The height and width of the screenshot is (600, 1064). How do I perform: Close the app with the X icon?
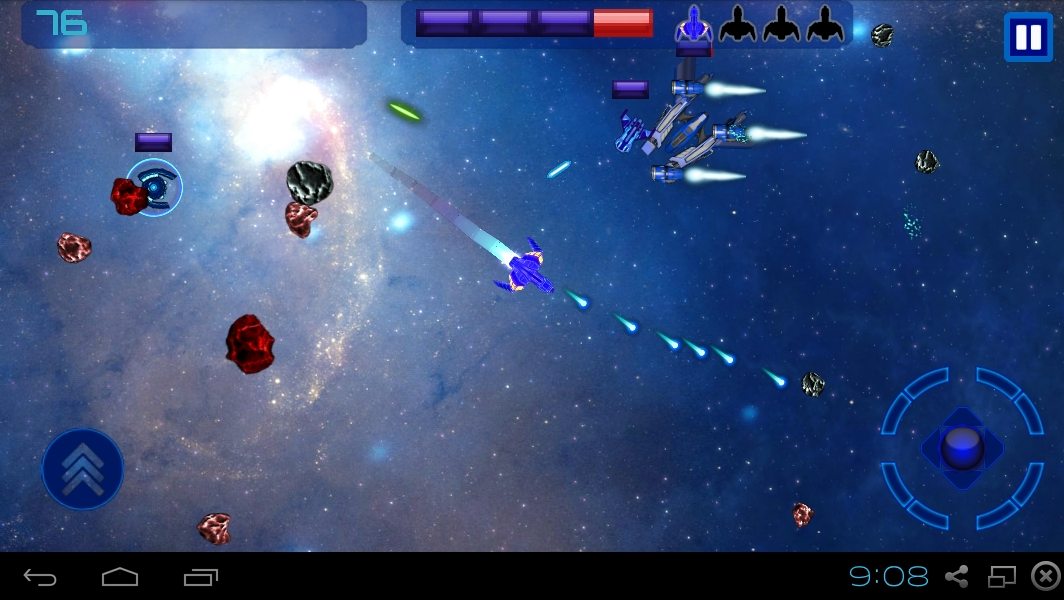pos(1045,576)
